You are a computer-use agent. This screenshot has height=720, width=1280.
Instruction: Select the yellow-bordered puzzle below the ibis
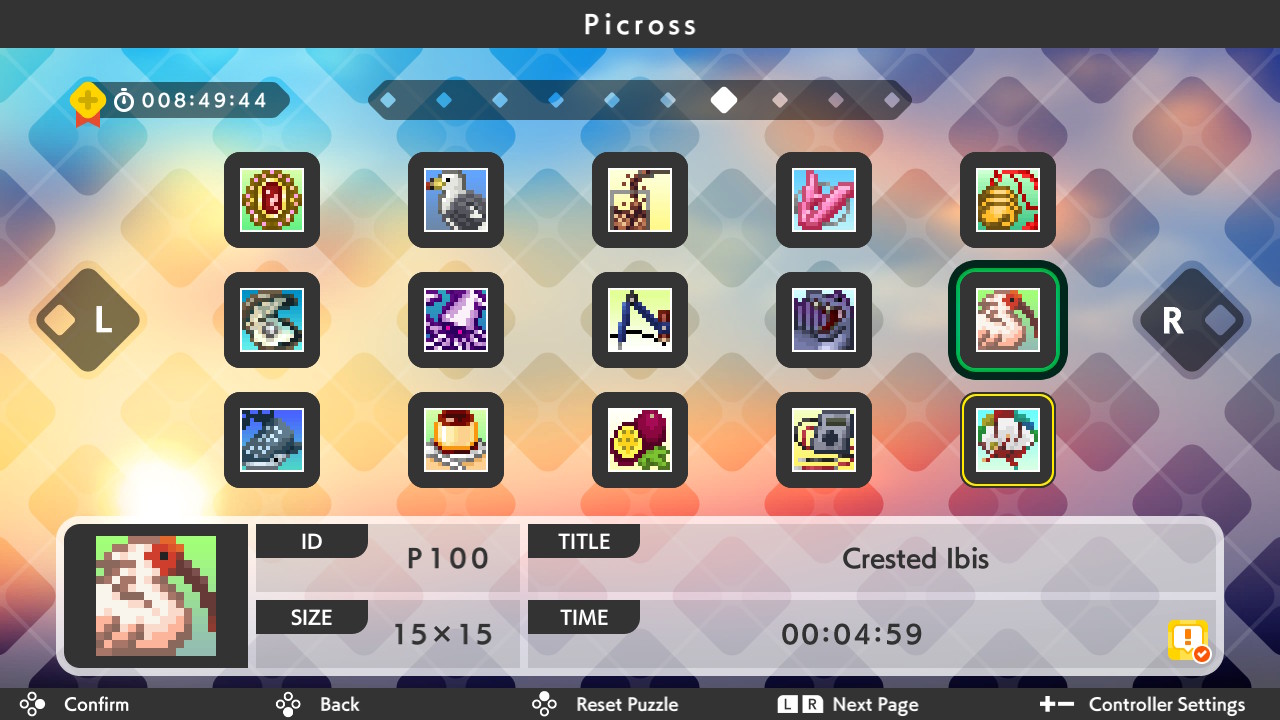[x=1008, y=440]
